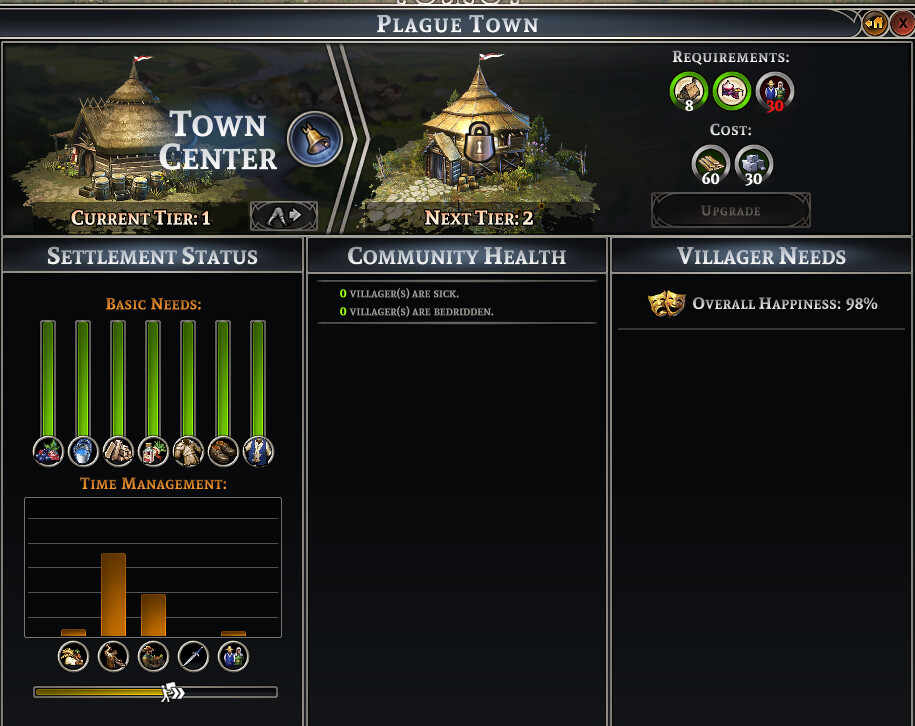
Task: Click the Overall Happiness masks icon
Action: [x=666, y=304]
